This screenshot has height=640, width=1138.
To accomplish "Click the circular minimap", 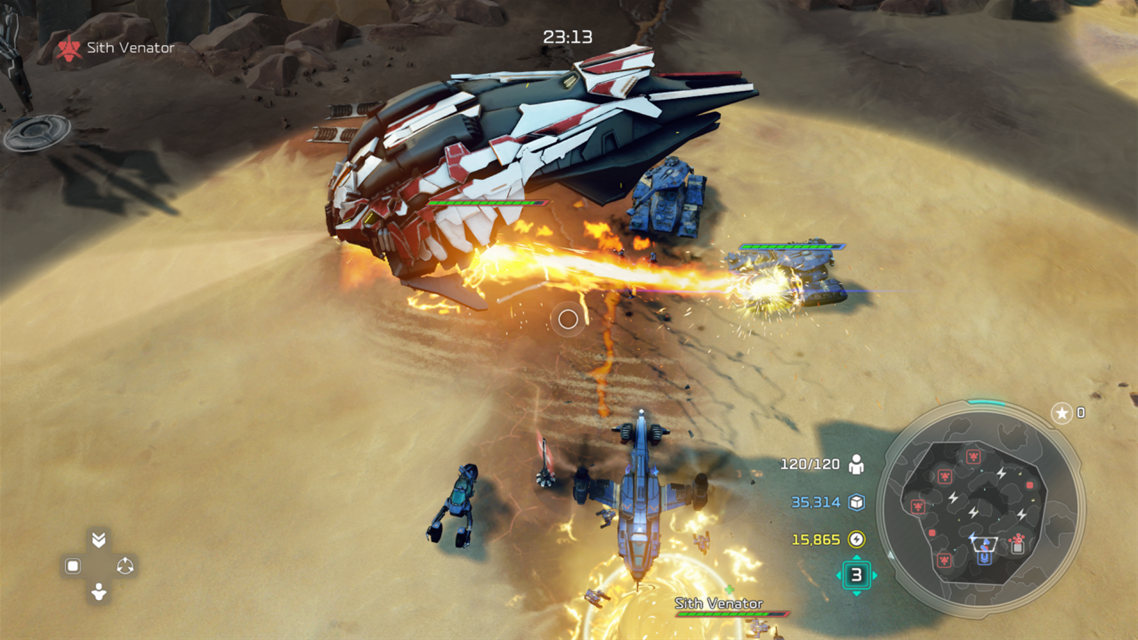I will (981, 508).
